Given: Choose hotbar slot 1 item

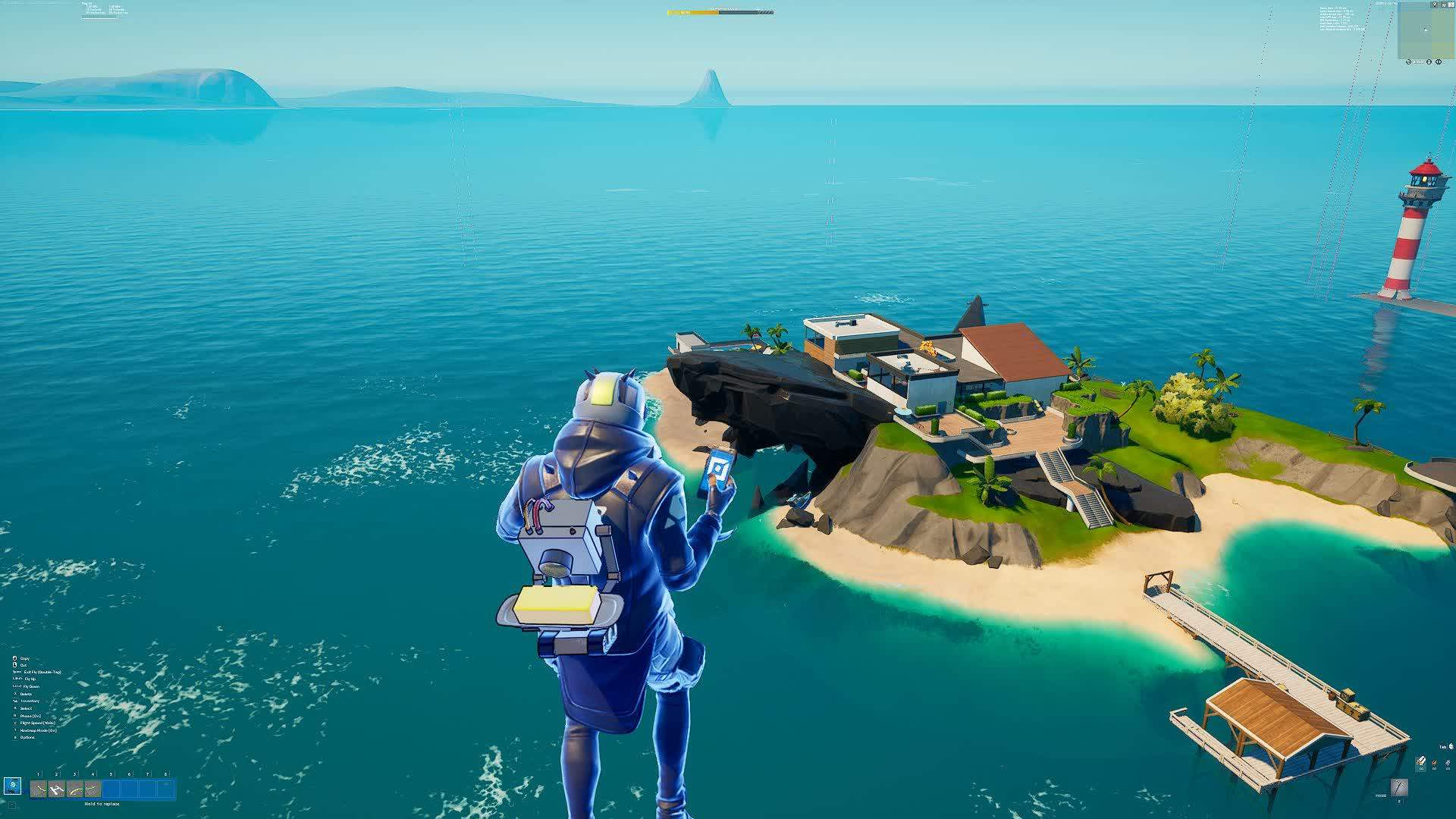Looking at the screenshot, I should pos(39,789).
